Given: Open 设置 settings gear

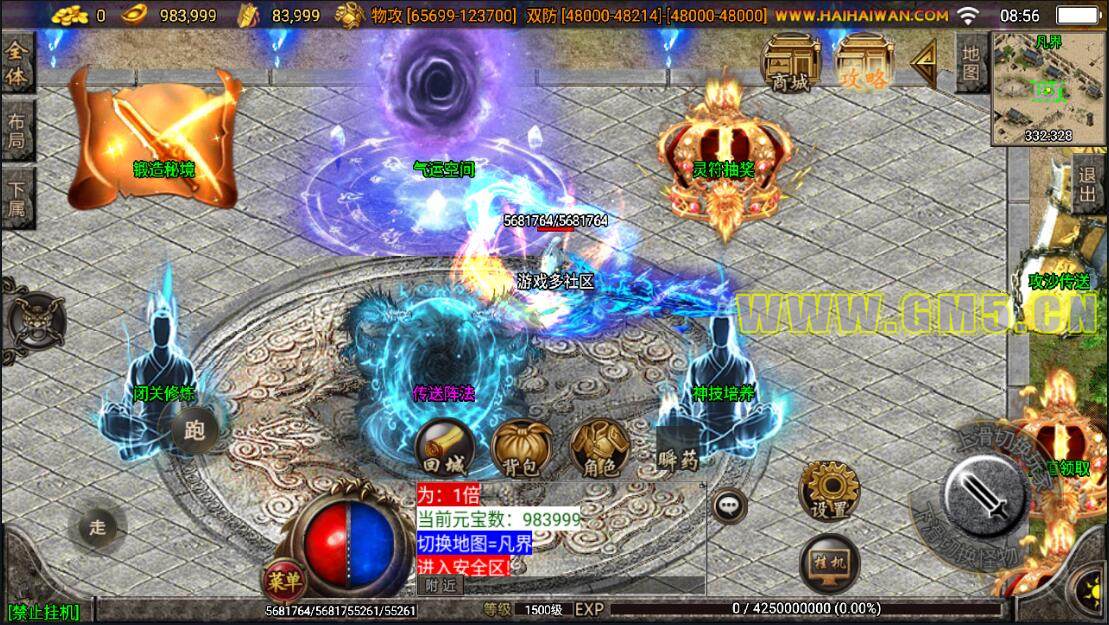Looking at the screenshot, I should click(x=829, y=491).
